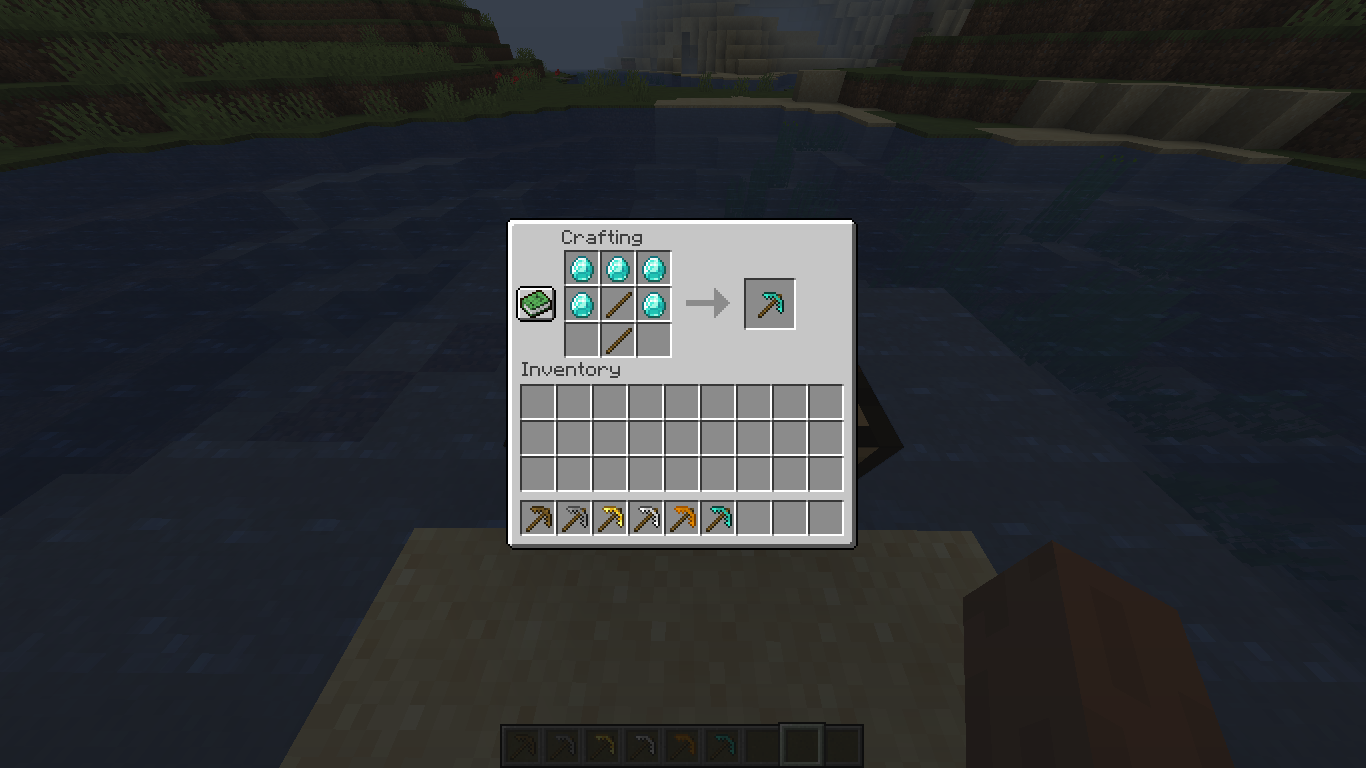Click the stick in the bottom crafting slot

(617, 339)
